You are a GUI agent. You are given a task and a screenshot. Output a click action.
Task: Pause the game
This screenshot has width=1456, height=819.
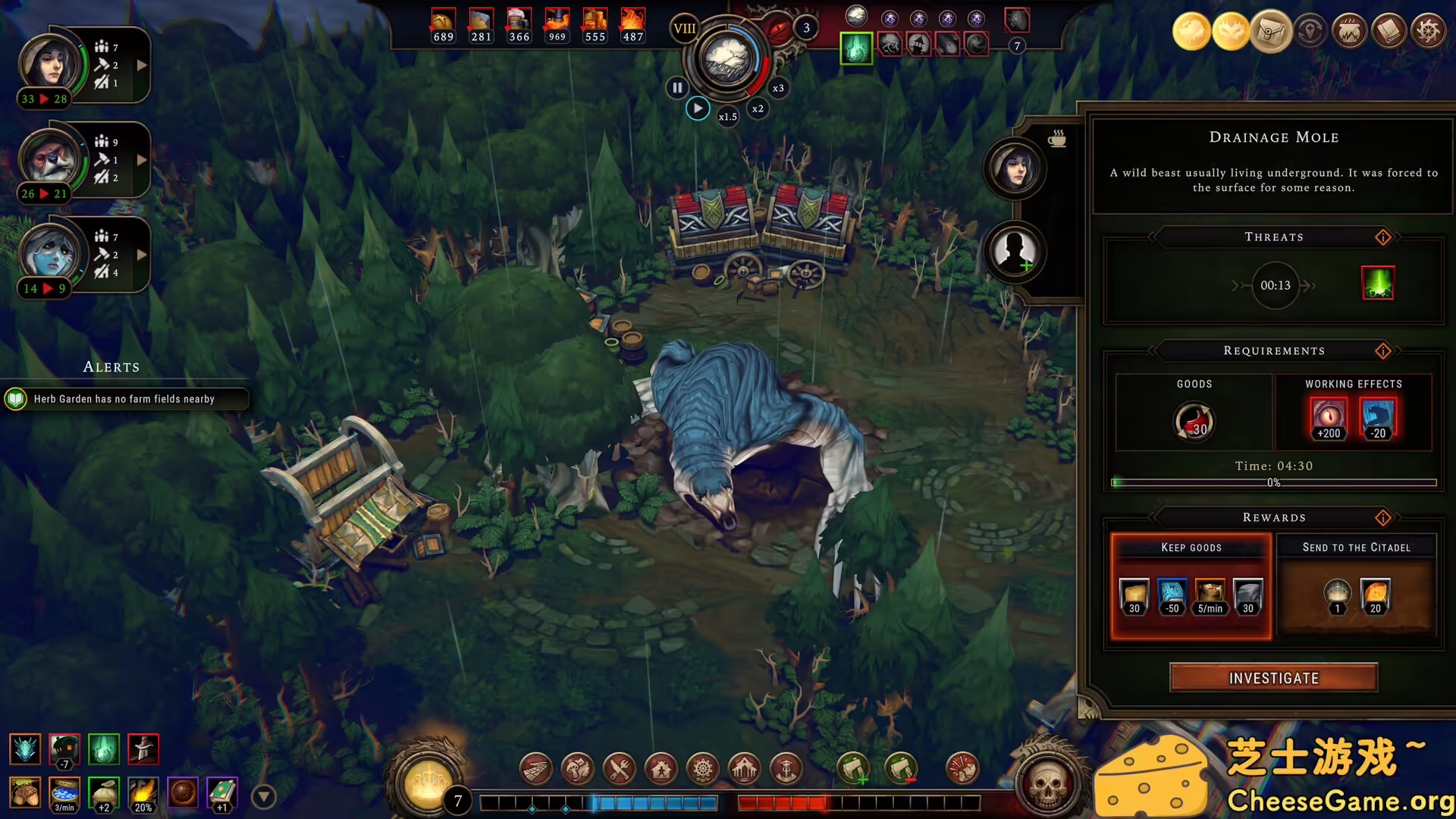(x=676, y=87)
